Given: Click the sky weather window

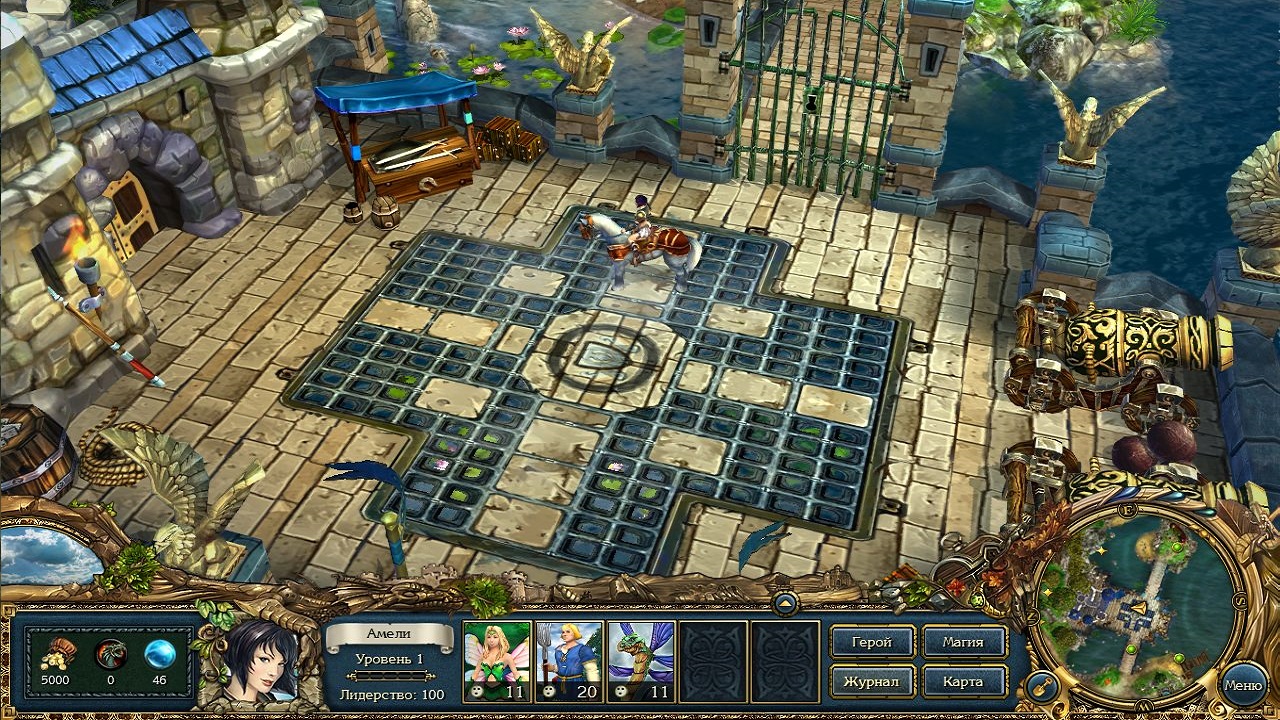Looking at the screenshot, I should point(50,556).
